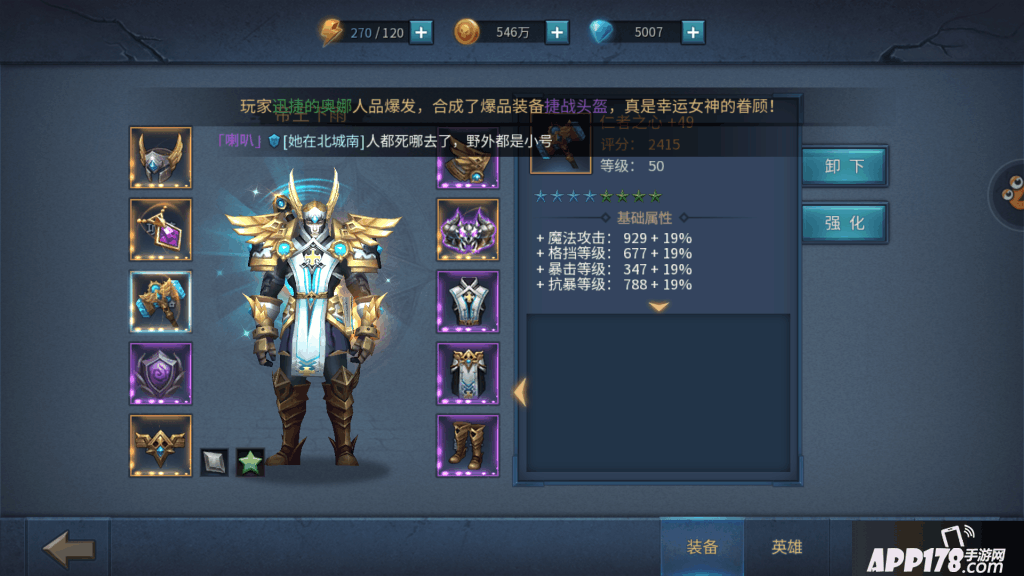Switch to the 装备 equipment tab
Screen dimensions: 1024x576
[702, 547]
